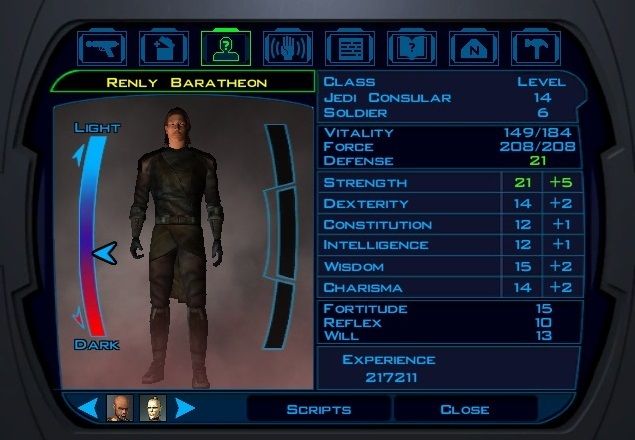The width and height of the screenshot is (635, 440).
Task: Open the Equipment tab with blaster icon
Action: coord(101,47)
